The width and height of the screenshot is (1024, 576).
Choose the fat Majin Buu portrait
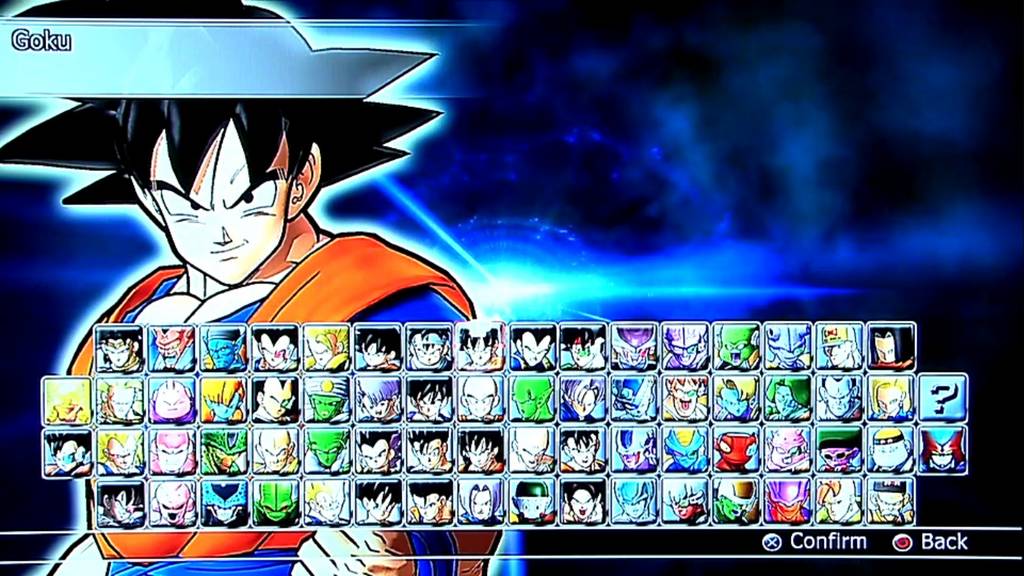pos(172,398)
